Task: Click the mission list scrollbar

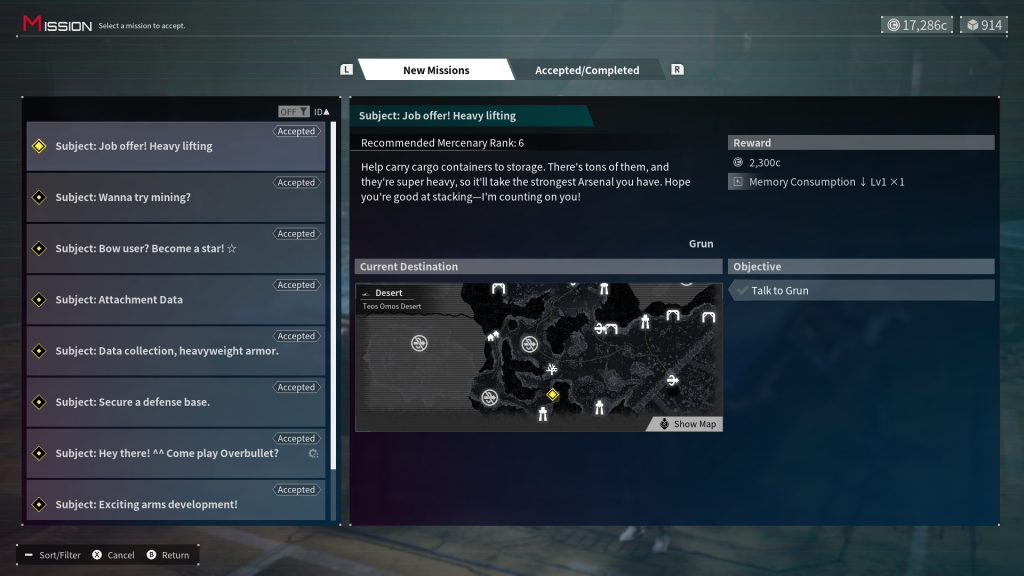Action: point(333,300)
